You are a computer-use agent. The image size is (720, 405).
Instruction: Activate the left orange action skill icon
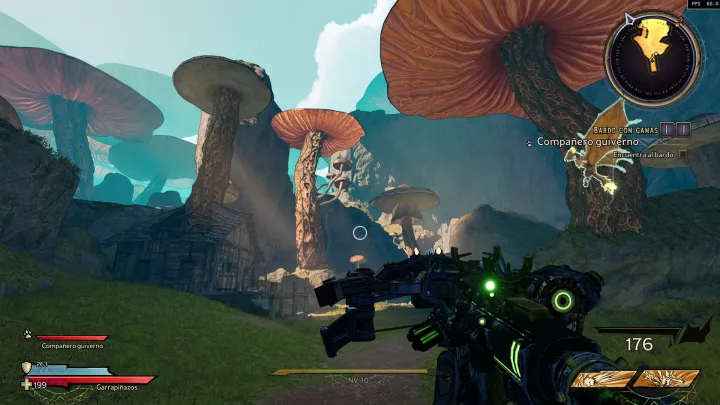(x=602, y=379)
